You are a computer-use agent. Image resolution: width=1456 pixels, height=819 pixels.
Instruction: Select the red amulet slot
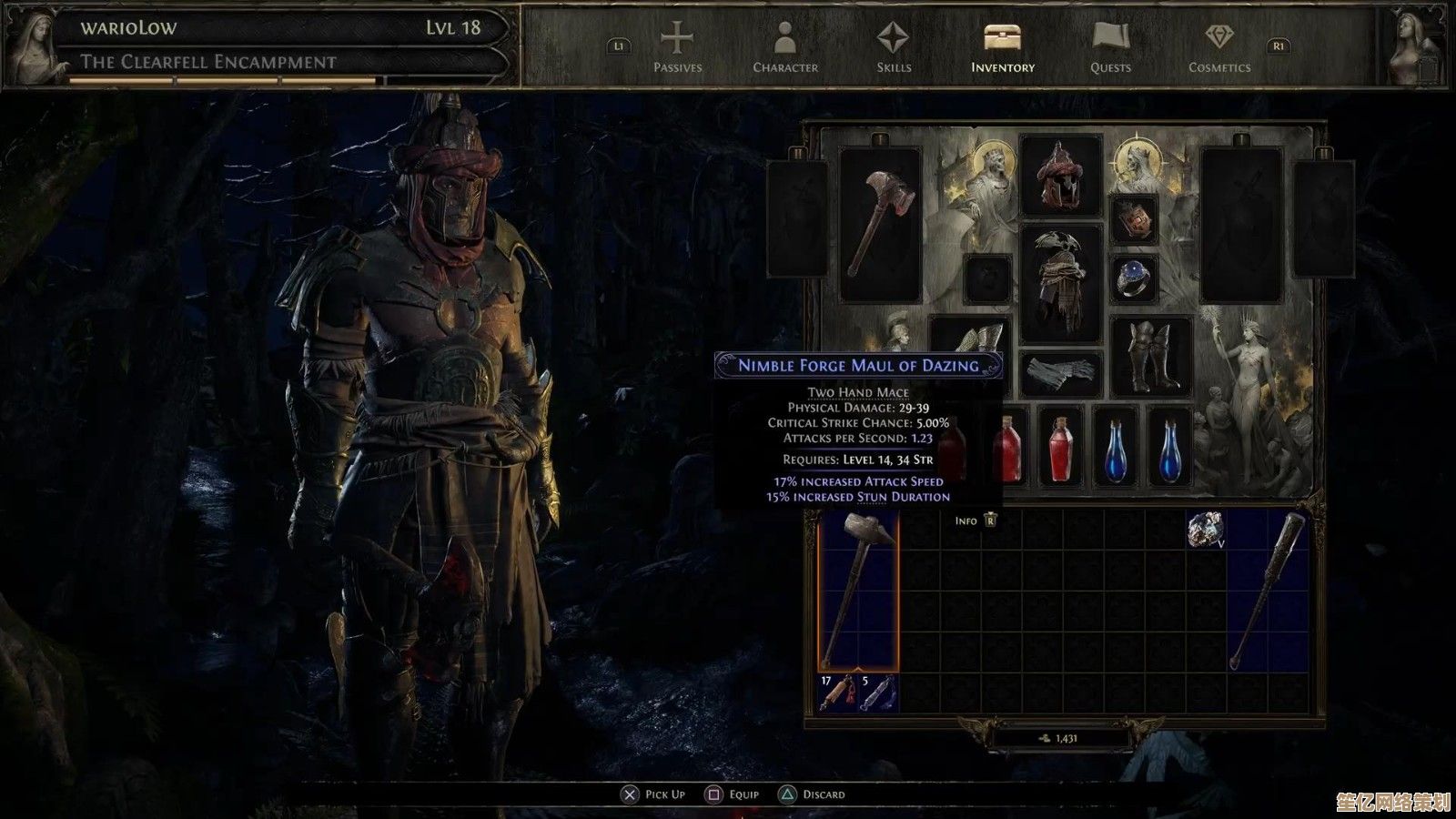click(1134, 219)
